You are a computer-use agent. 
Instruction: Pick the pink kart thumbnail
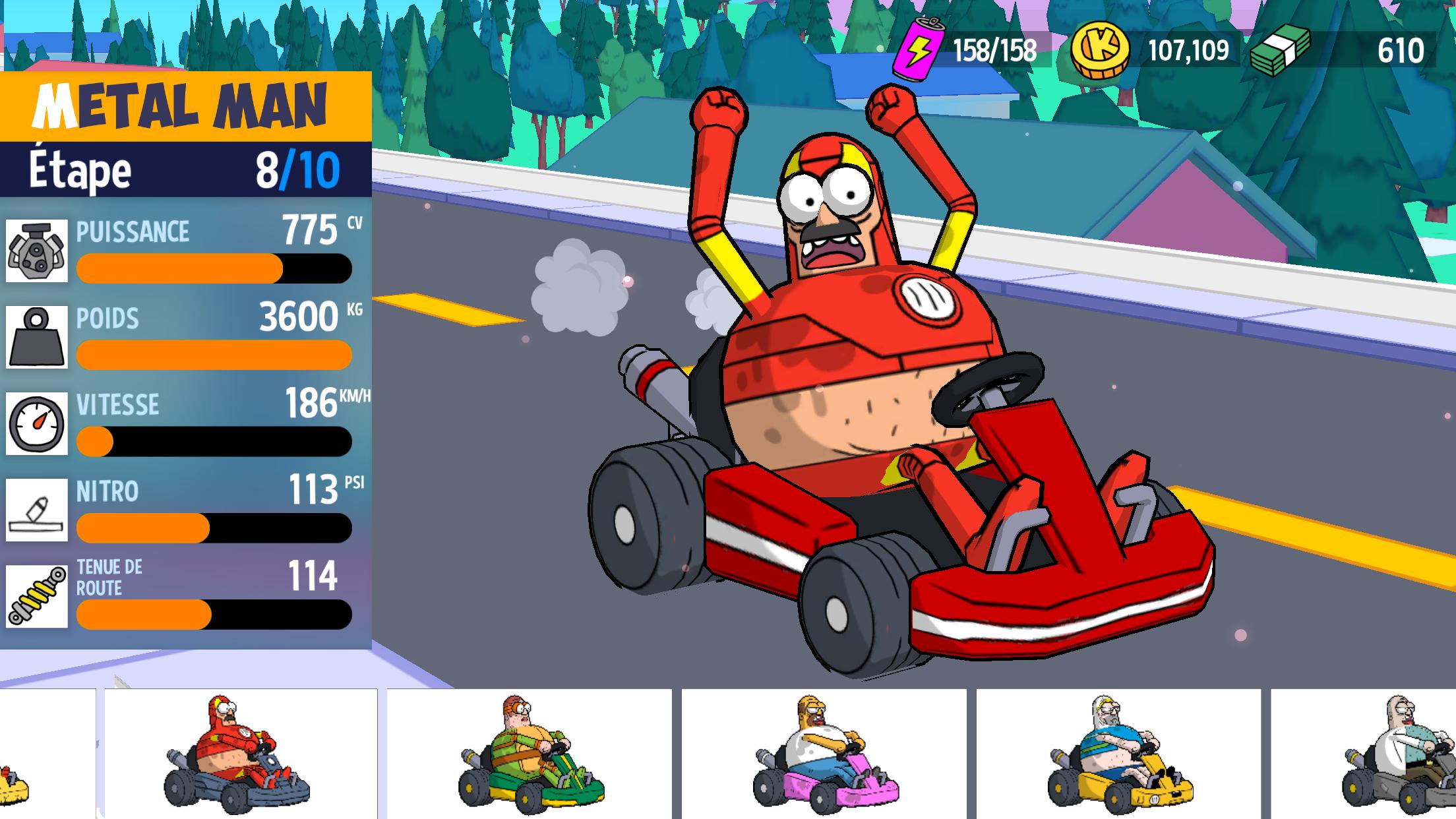[x=824, y=755]
